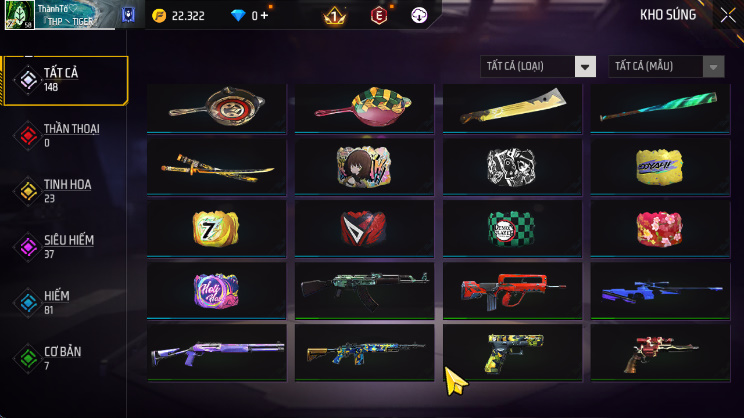Select the golden machete skin
744x418 pixels.
click(x=512, y=108)
